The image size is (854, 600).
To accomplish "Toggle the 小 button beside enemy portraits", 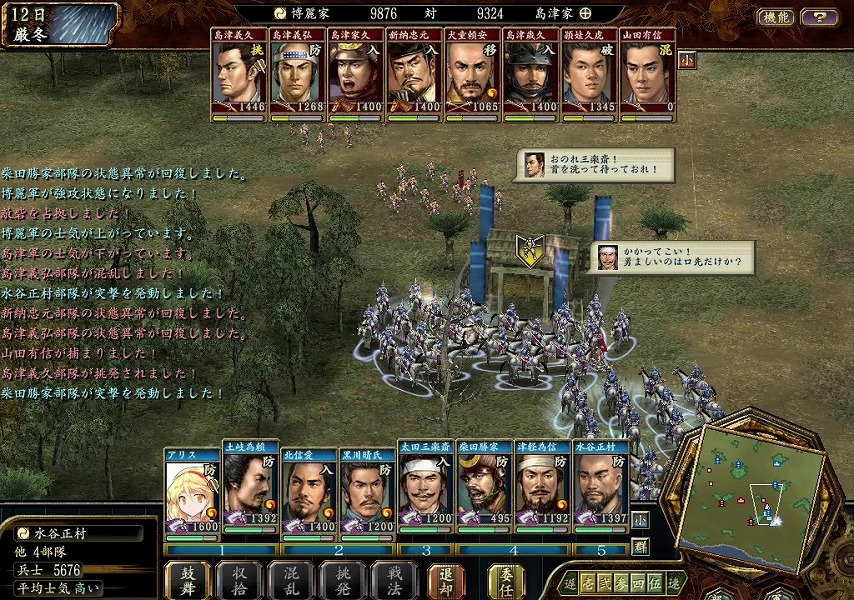I will pyautogui.click(x=688, y=59).
